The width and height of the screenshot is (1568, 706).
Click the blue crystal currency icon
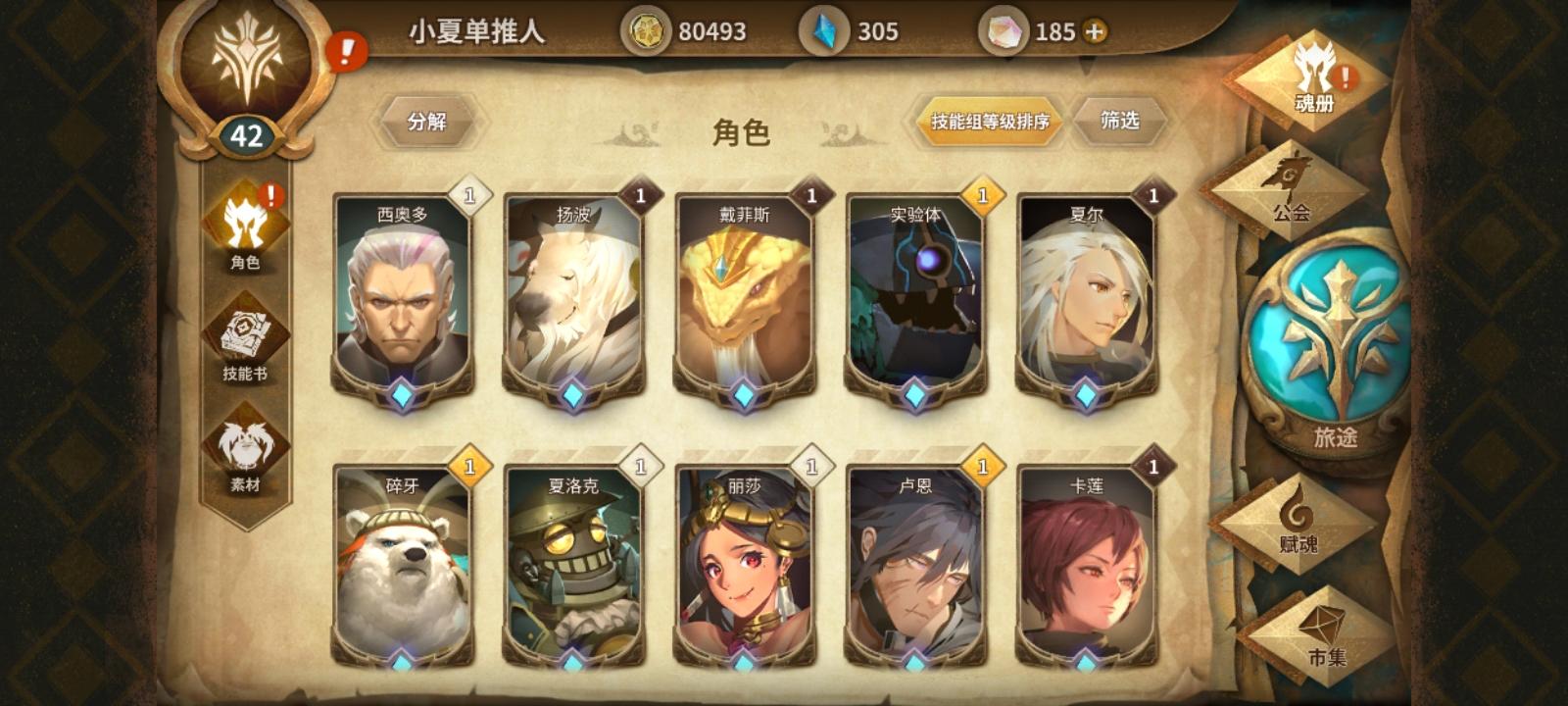coord(826,30)
